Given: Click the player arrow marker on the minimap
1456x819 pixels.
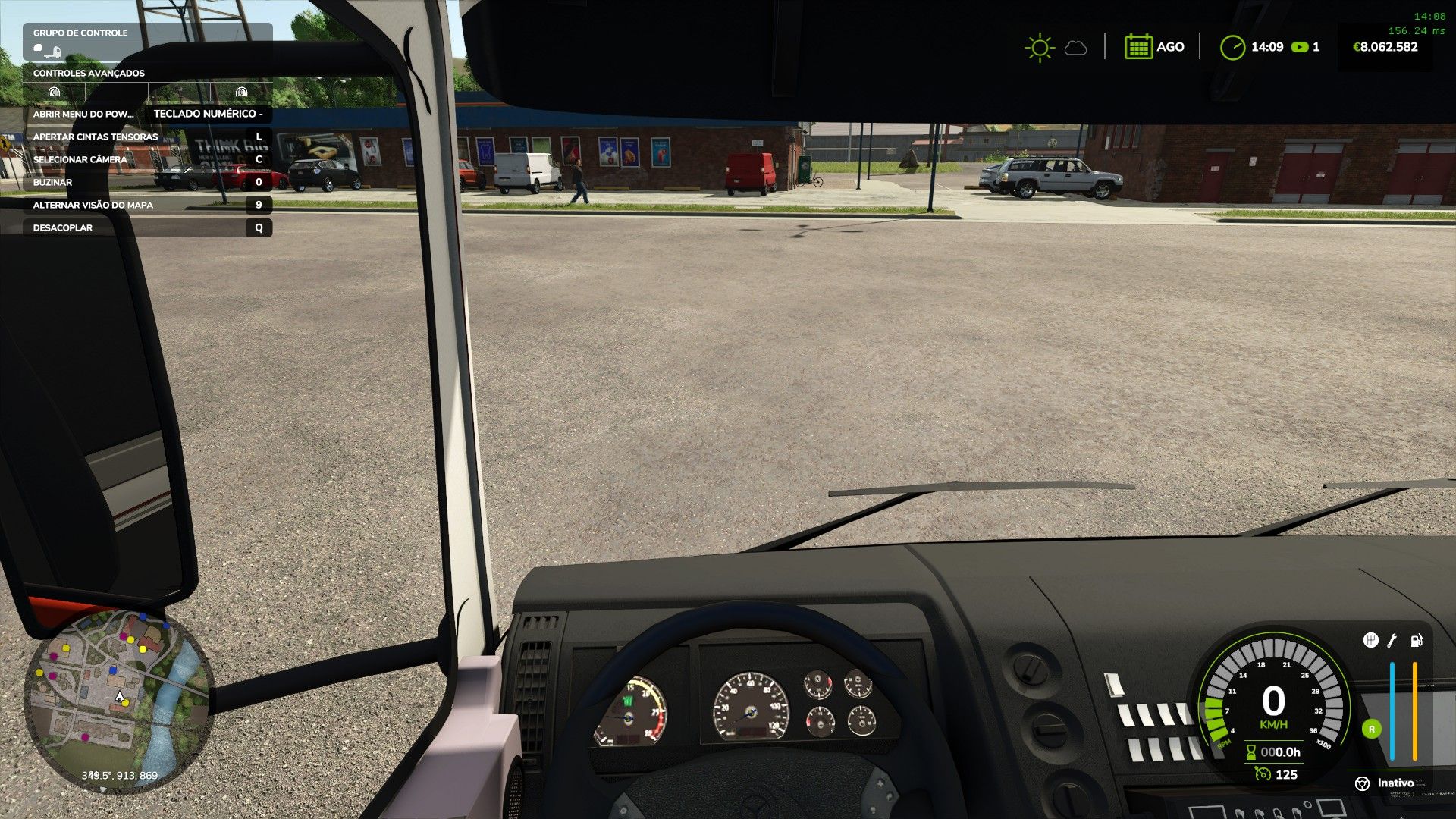Looking at the screenshot, I should pyautogui.click(x=119, y=697).
